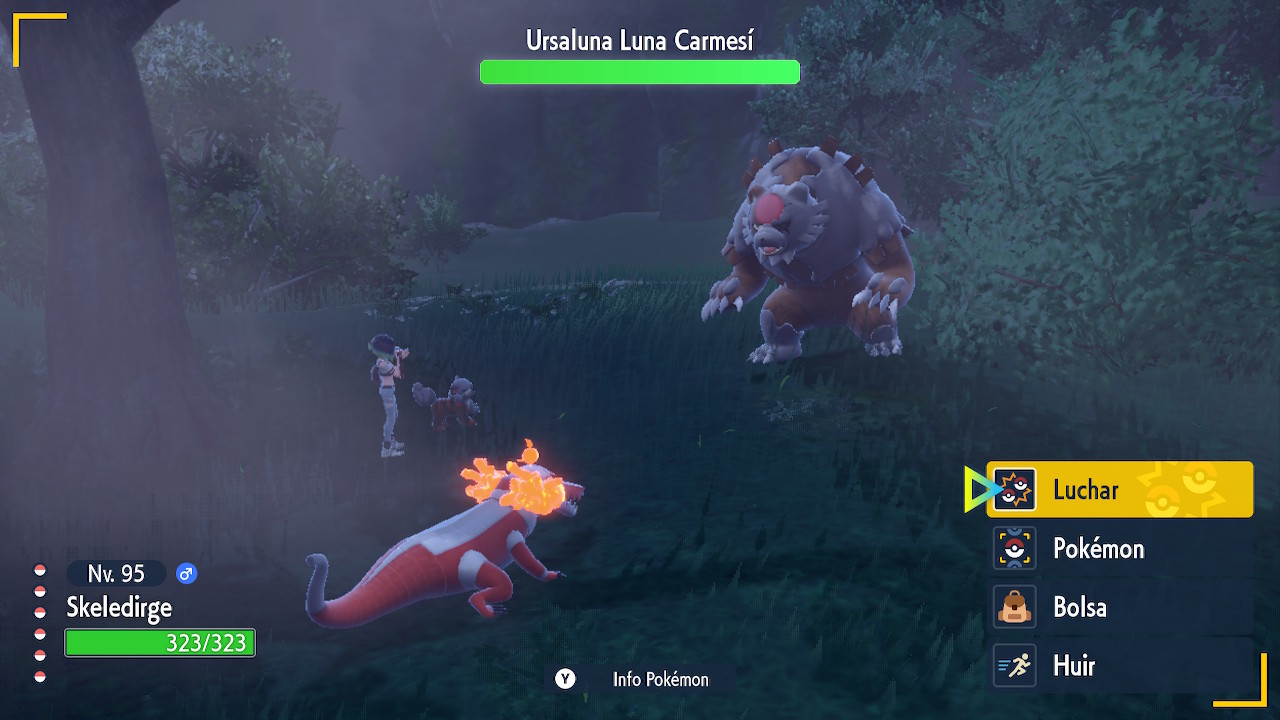Select the Luchar battle option
Screen dimensions: 1280x720
[x=1119, y=490]
